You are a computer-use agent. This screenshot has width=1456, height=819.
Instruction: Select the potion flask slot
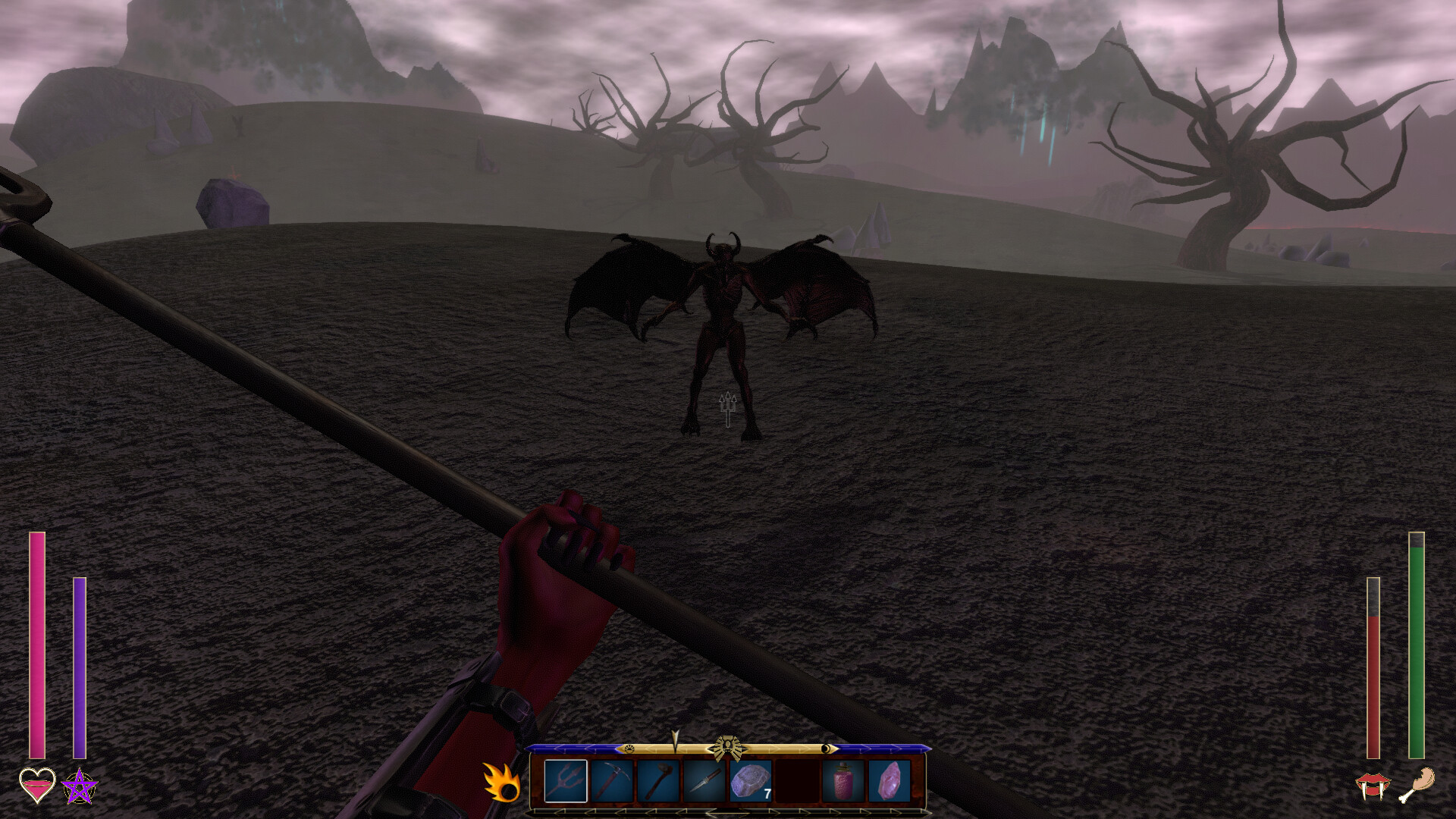pyautogui.click(x=842, y=781)
